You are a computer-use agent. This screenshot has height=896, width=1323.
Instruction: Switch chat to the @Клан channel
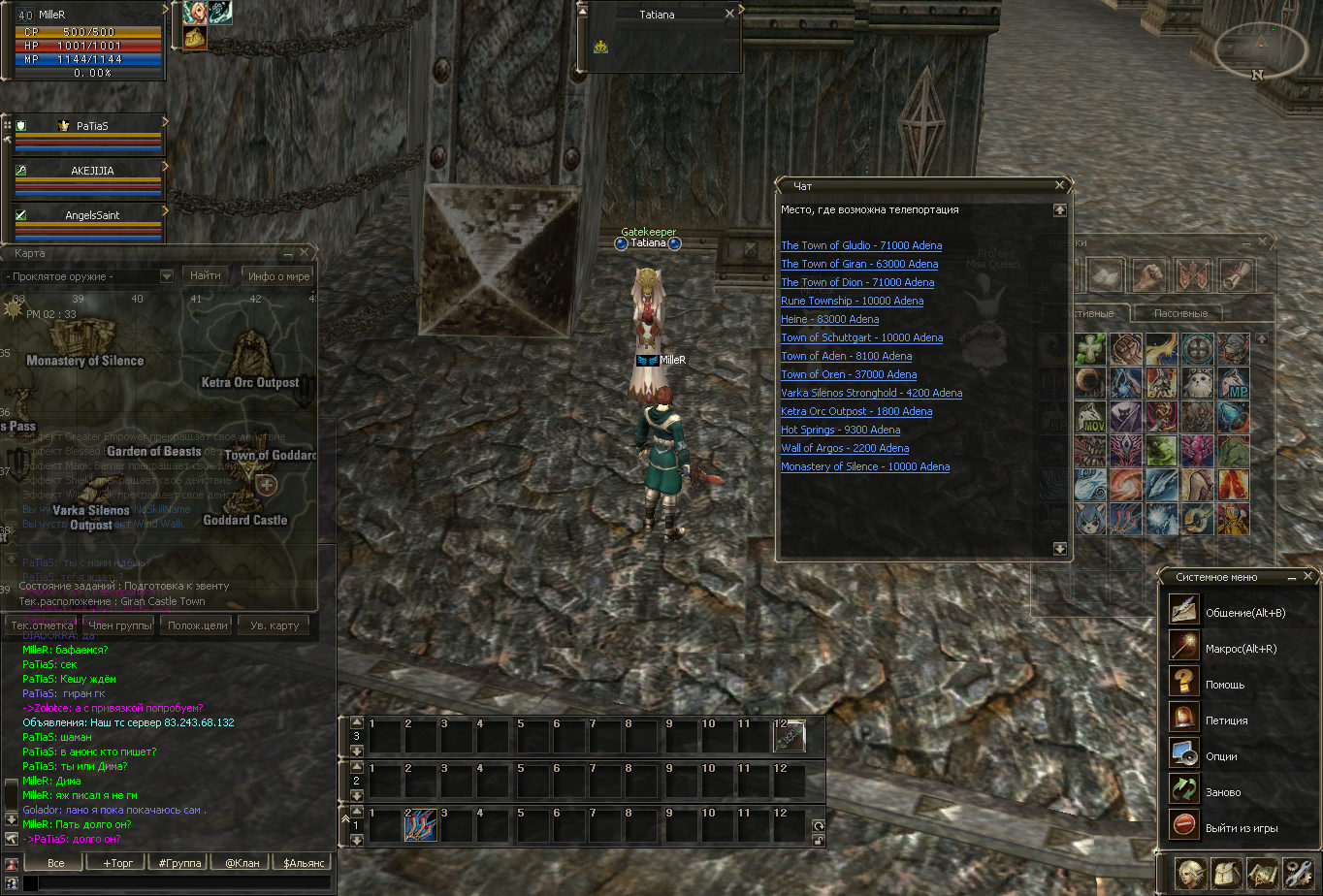coord(242,862)
